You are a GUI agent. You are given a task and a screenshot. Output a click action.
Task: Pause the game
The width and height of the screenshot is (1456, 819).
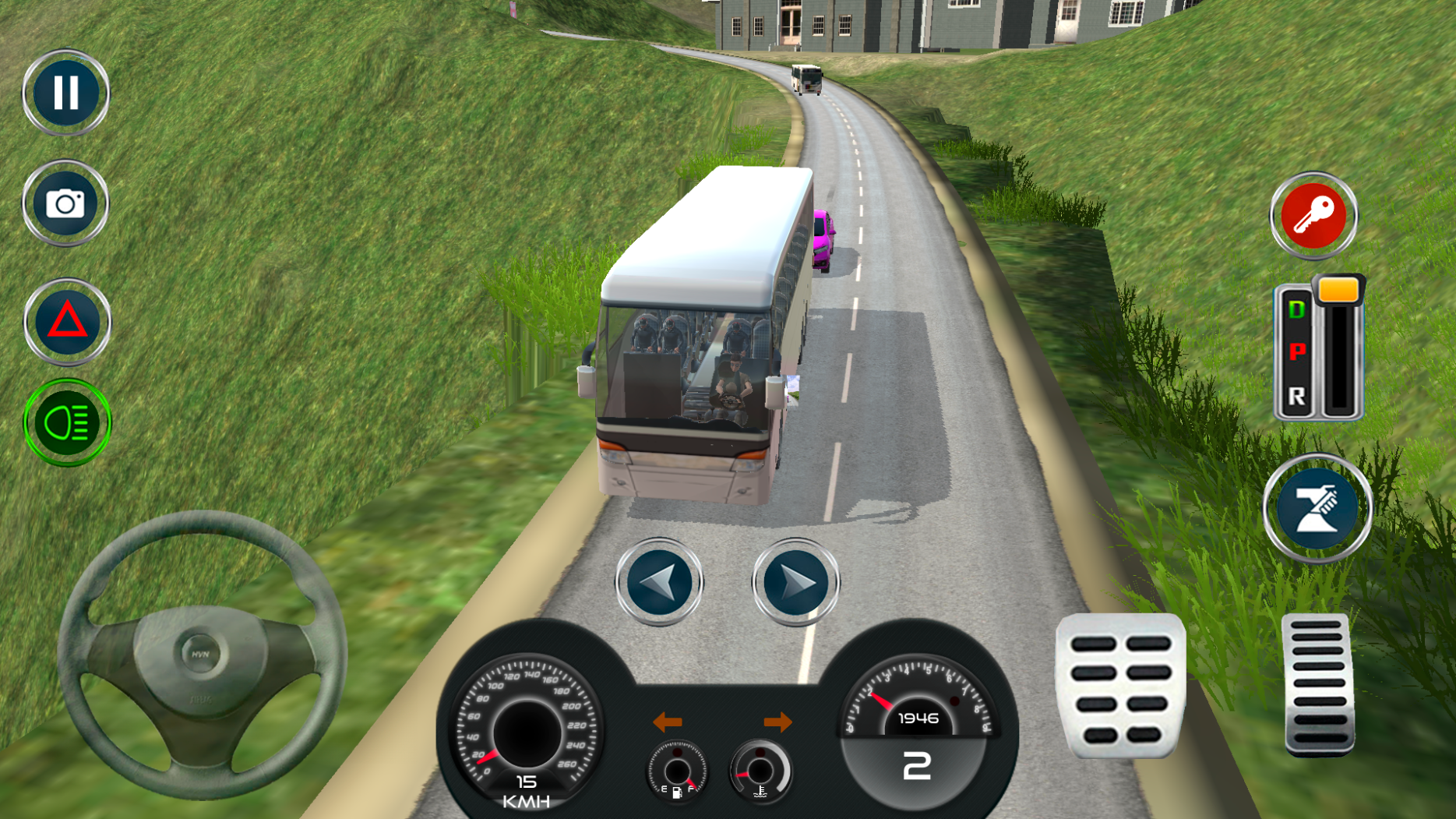coord(65,92)
